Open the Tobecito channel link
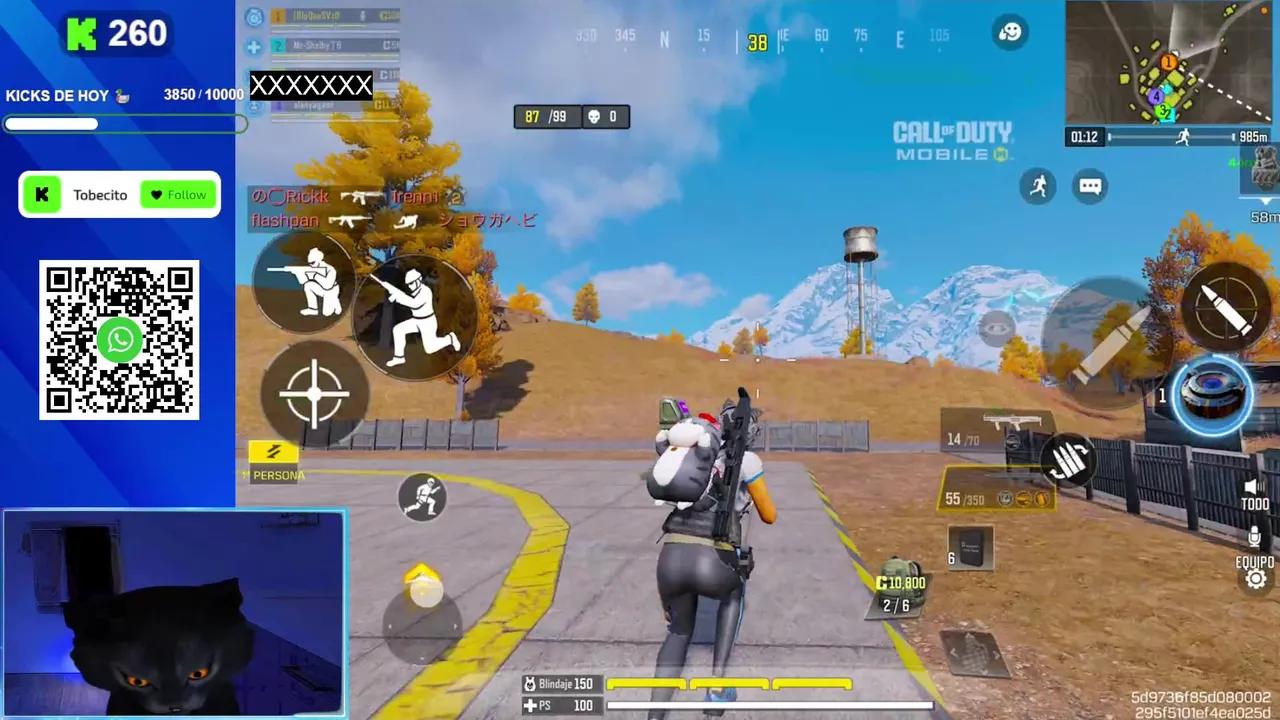 [x=100, y=195]
